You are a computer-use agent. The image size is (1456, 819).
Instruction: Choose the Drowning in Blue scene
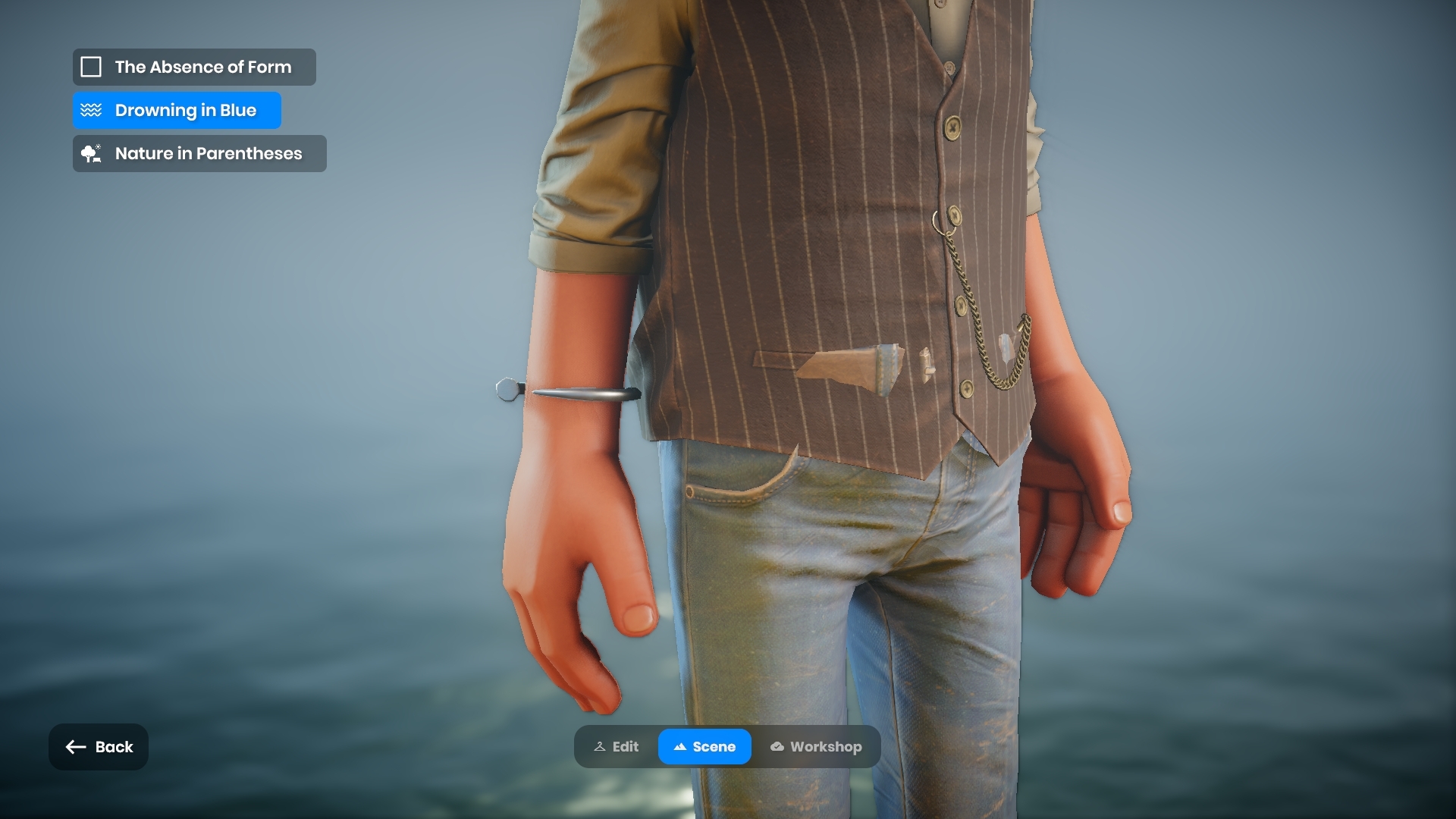pos(177,111)
